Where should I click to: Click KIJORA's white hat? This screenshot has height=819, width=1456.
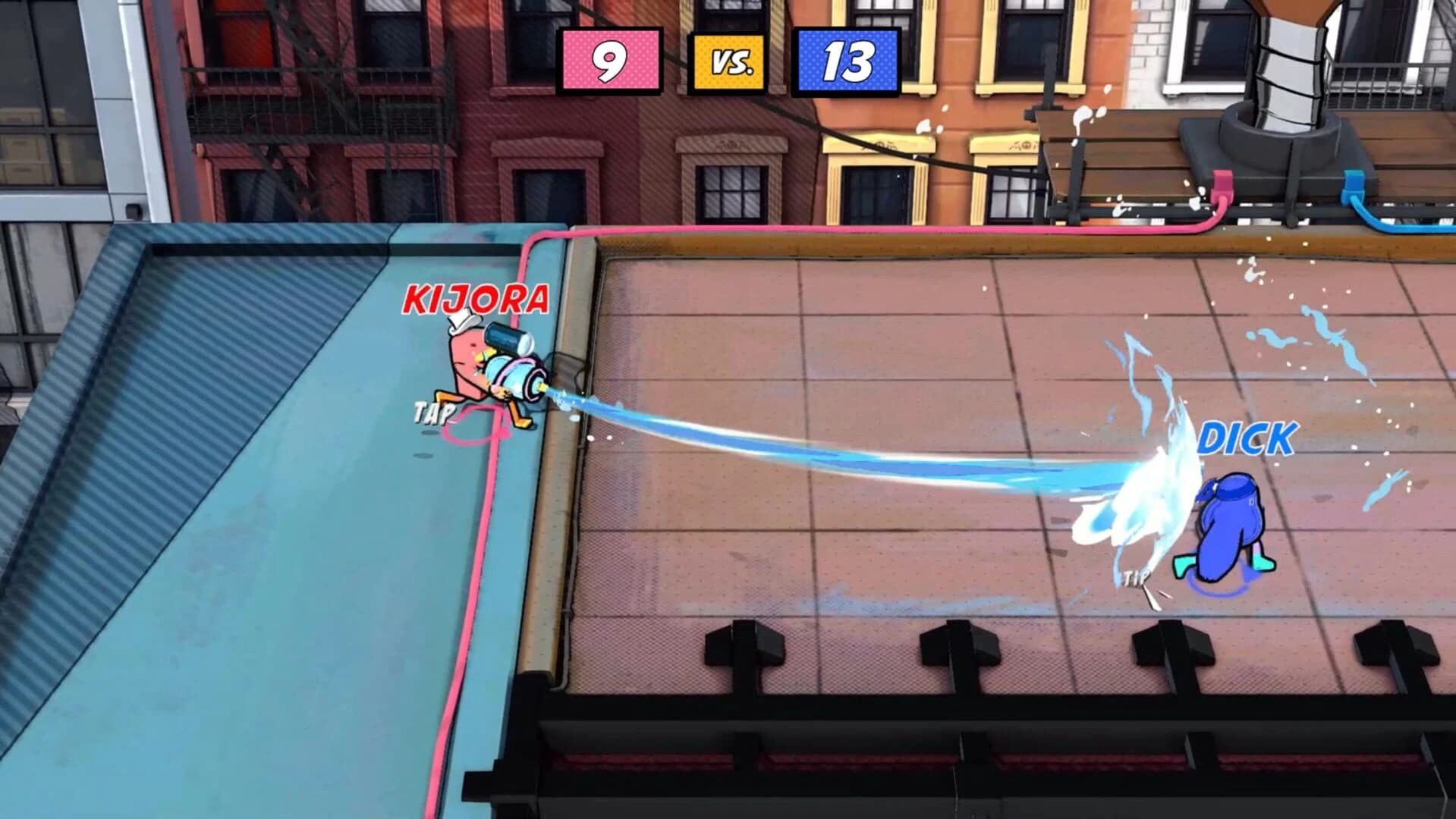464,328
